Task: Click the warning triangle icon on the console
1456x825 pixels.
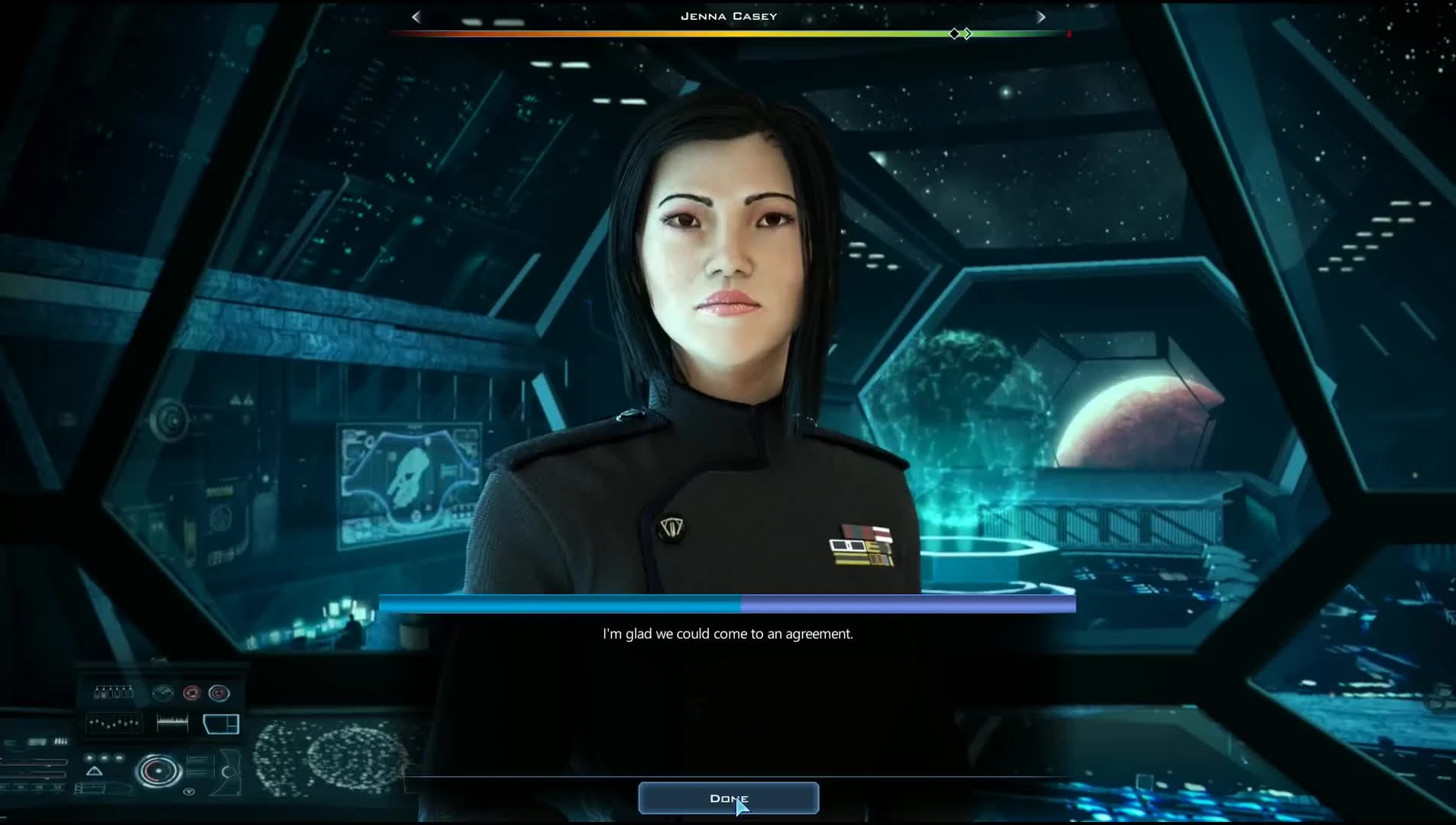Action: (x=94, y=772)
